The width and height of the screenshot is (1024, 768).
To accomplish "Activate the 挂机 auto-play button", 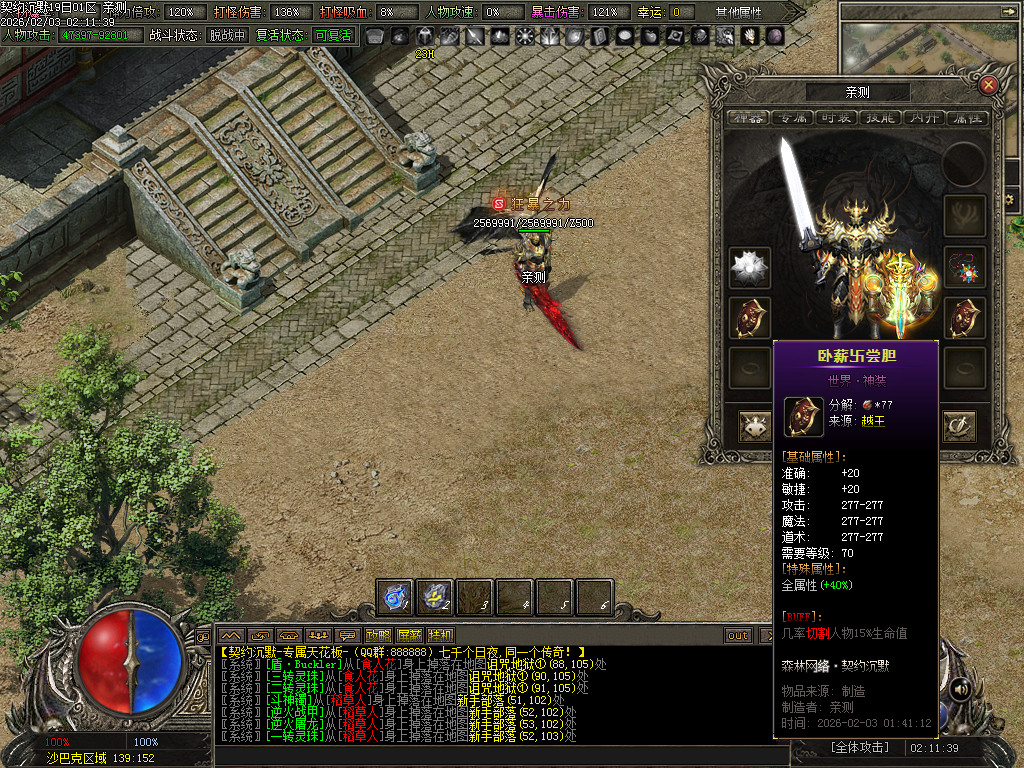I will coord(440,635).
